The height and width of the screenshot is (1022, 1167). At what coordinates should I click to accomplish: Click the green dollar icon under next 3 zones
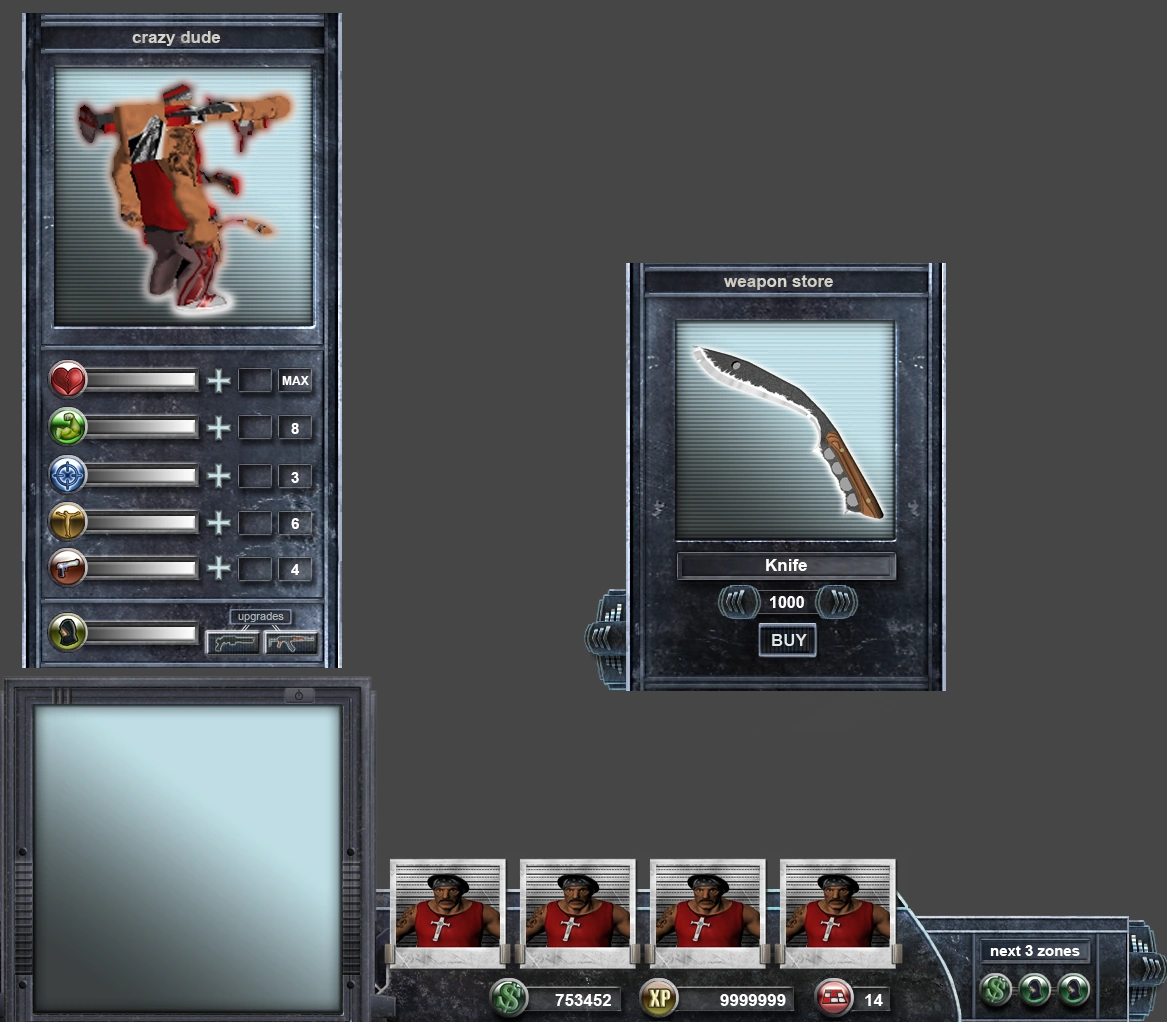(x=996, y=990)
